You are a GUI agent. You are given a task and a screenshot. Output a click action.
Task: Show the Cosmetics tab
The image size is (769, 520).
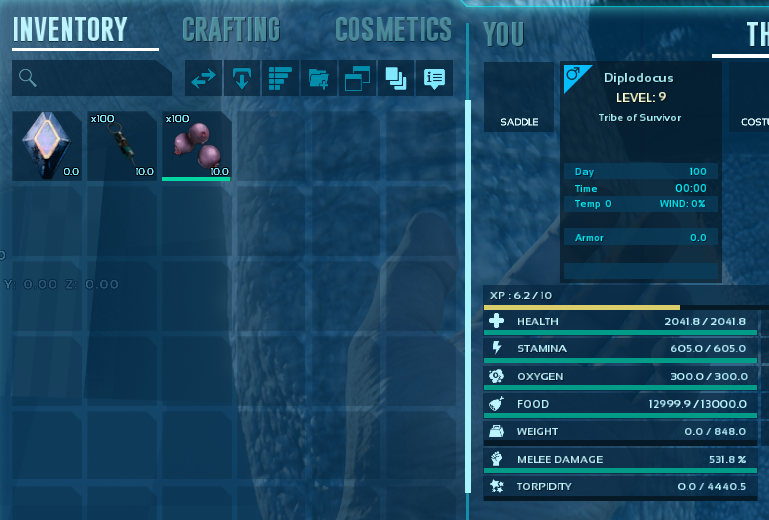pos(393,29)
